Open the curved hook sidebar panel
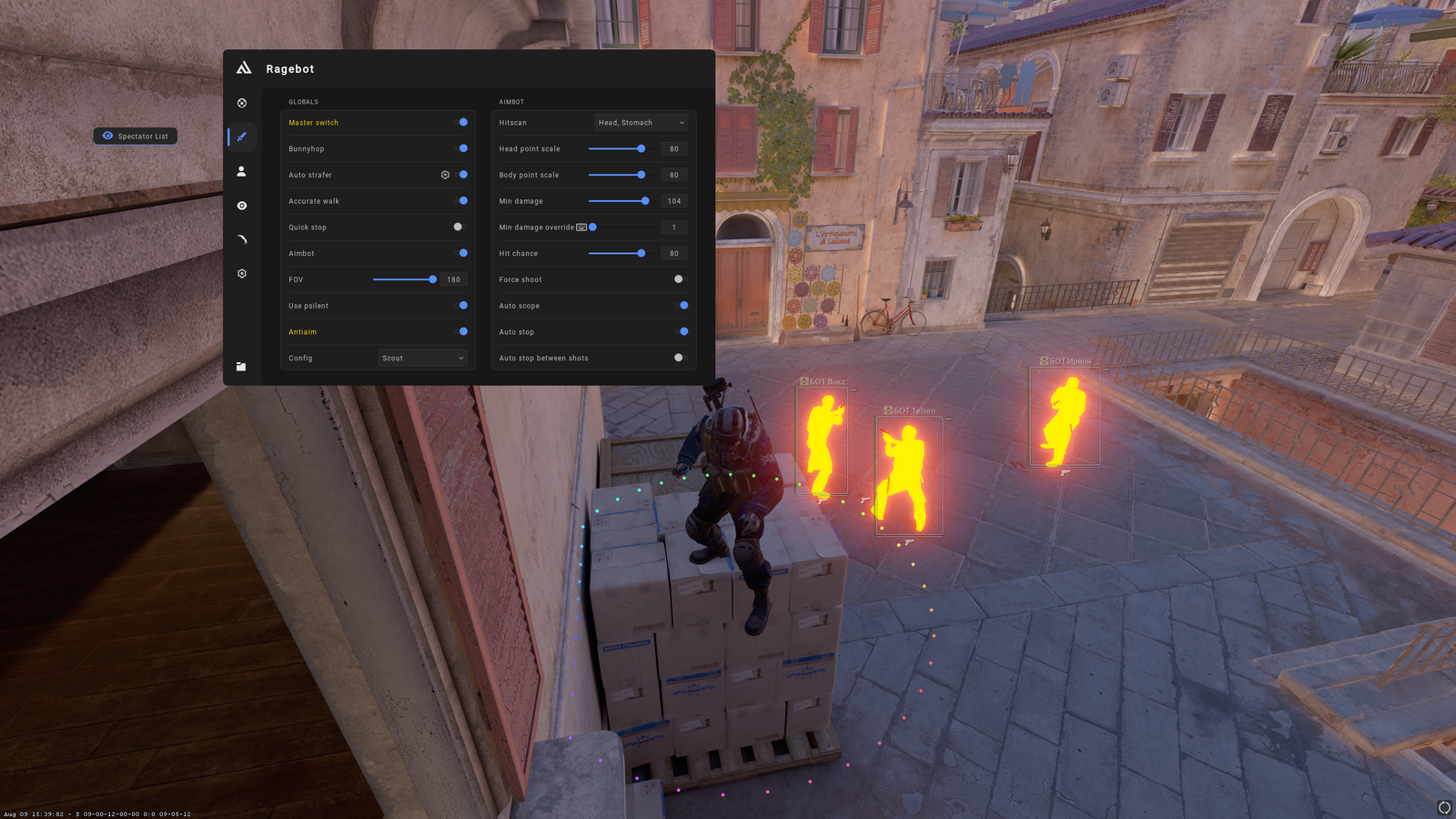This screenshot has height=819, width=1456. [241, 239]
